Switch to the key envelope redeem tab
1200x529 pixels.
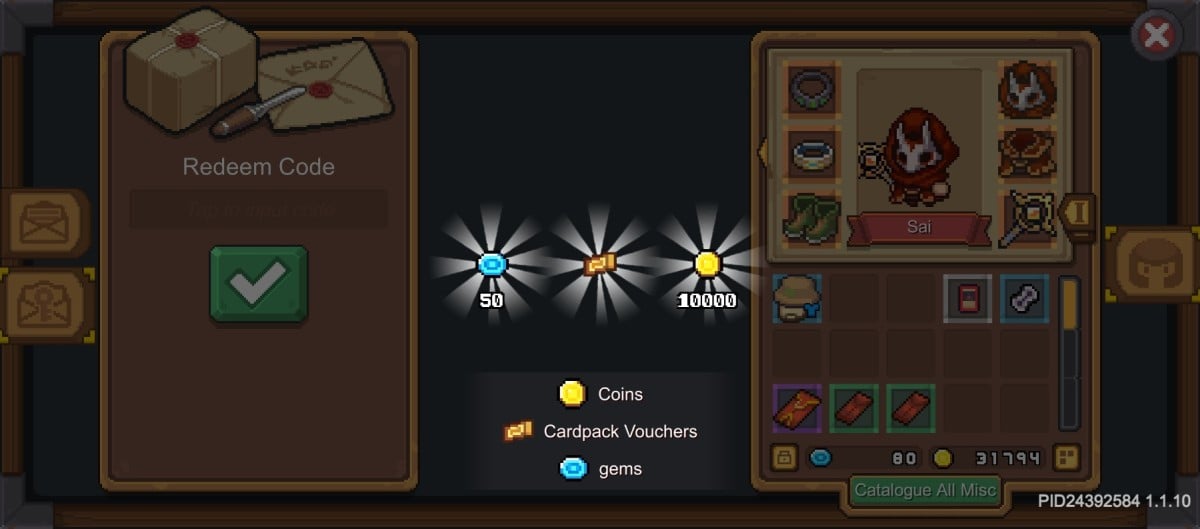(x=45, y=303)
